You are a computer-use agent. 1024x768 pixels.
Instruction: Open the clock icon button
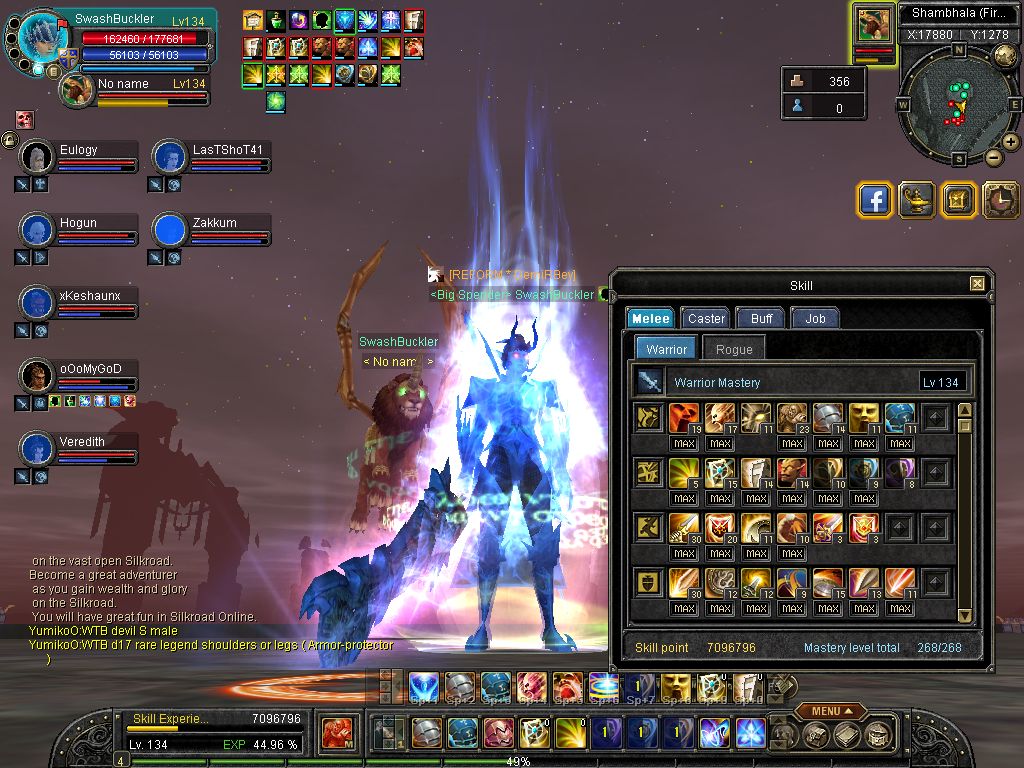click(1001, 200)
